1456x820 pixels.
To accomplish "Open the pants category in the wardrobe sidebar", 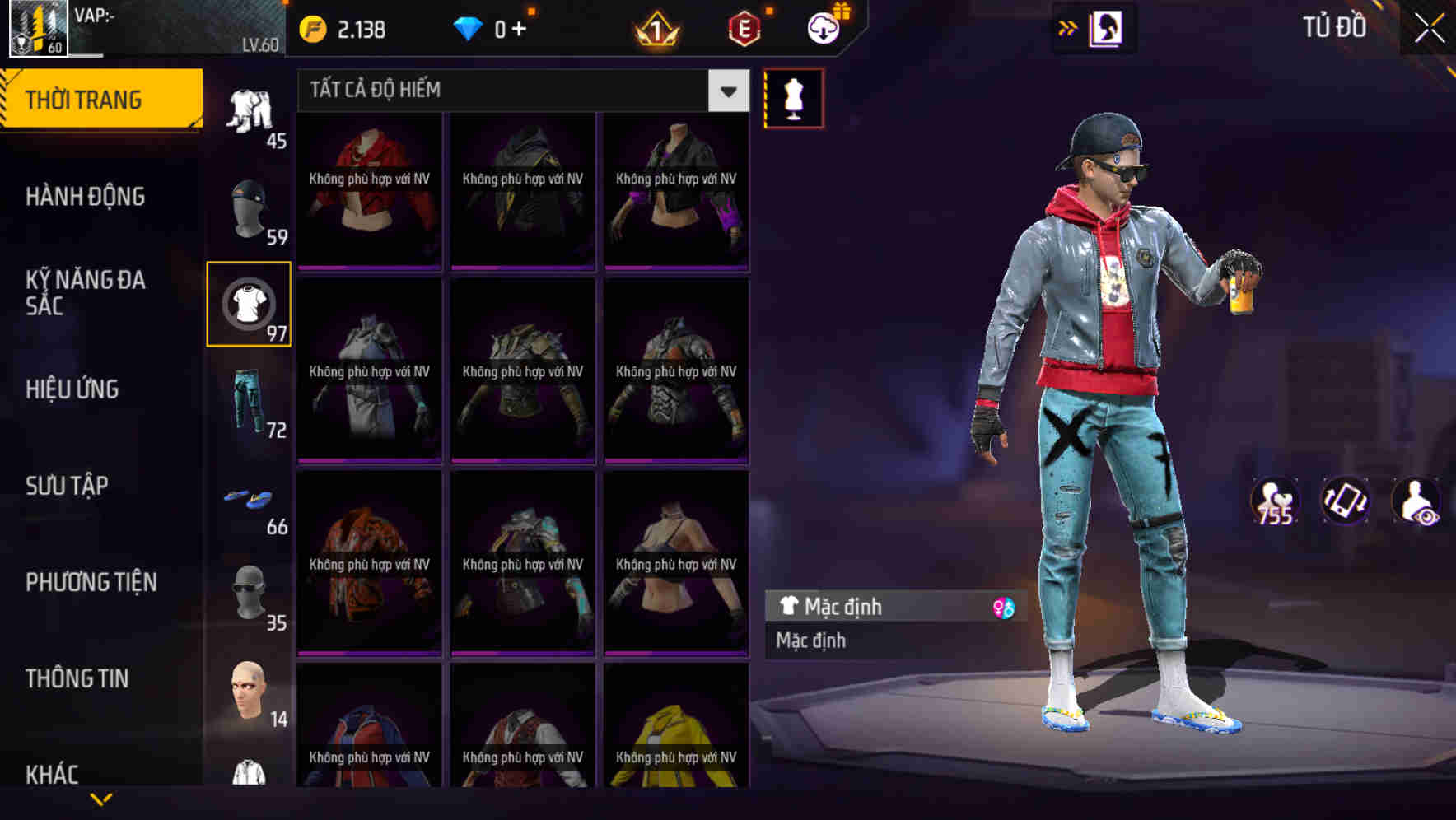I will coord(250,403).
